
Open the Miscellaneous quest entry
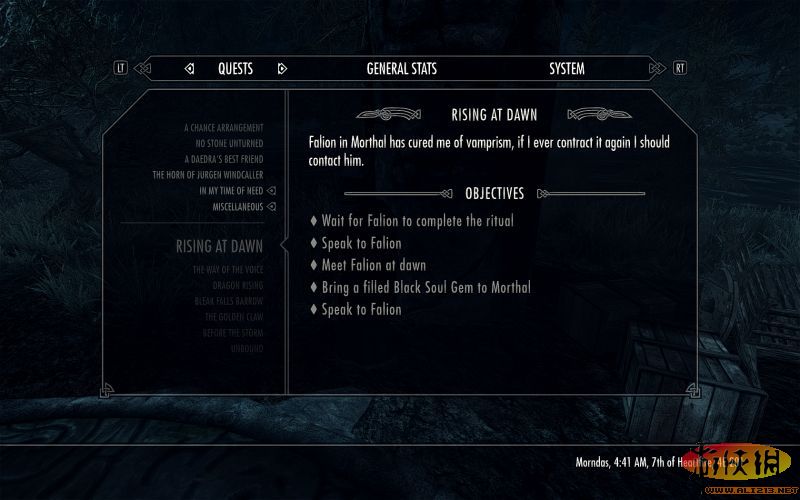tap(237, 206)
